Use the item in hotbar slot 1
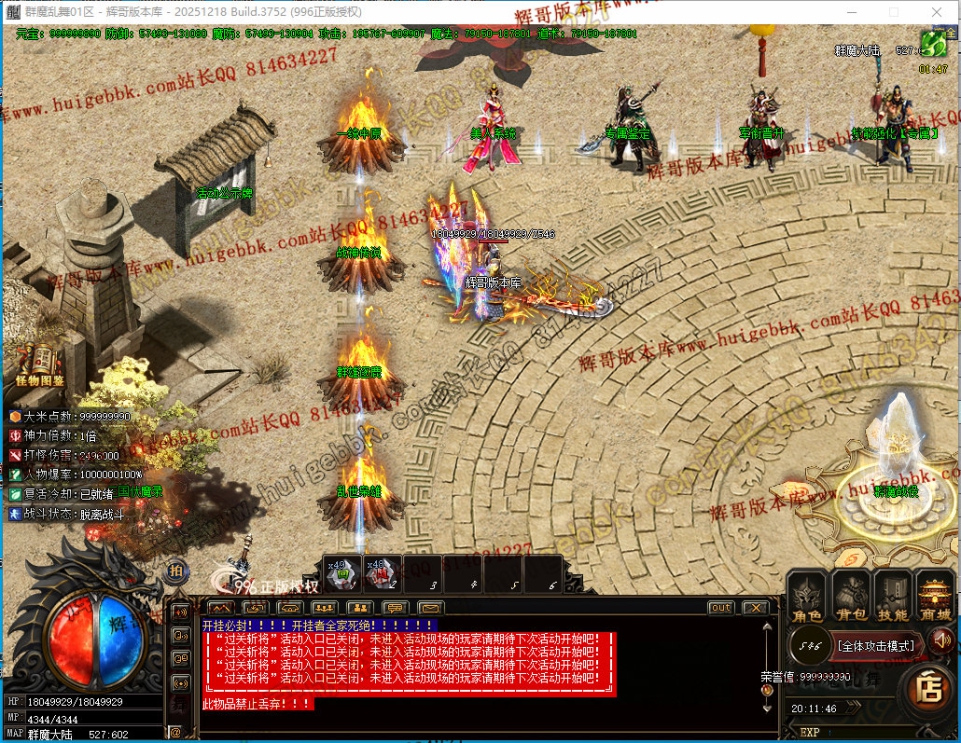The height and width of the screenshot is (743, 961). point(342,573)
